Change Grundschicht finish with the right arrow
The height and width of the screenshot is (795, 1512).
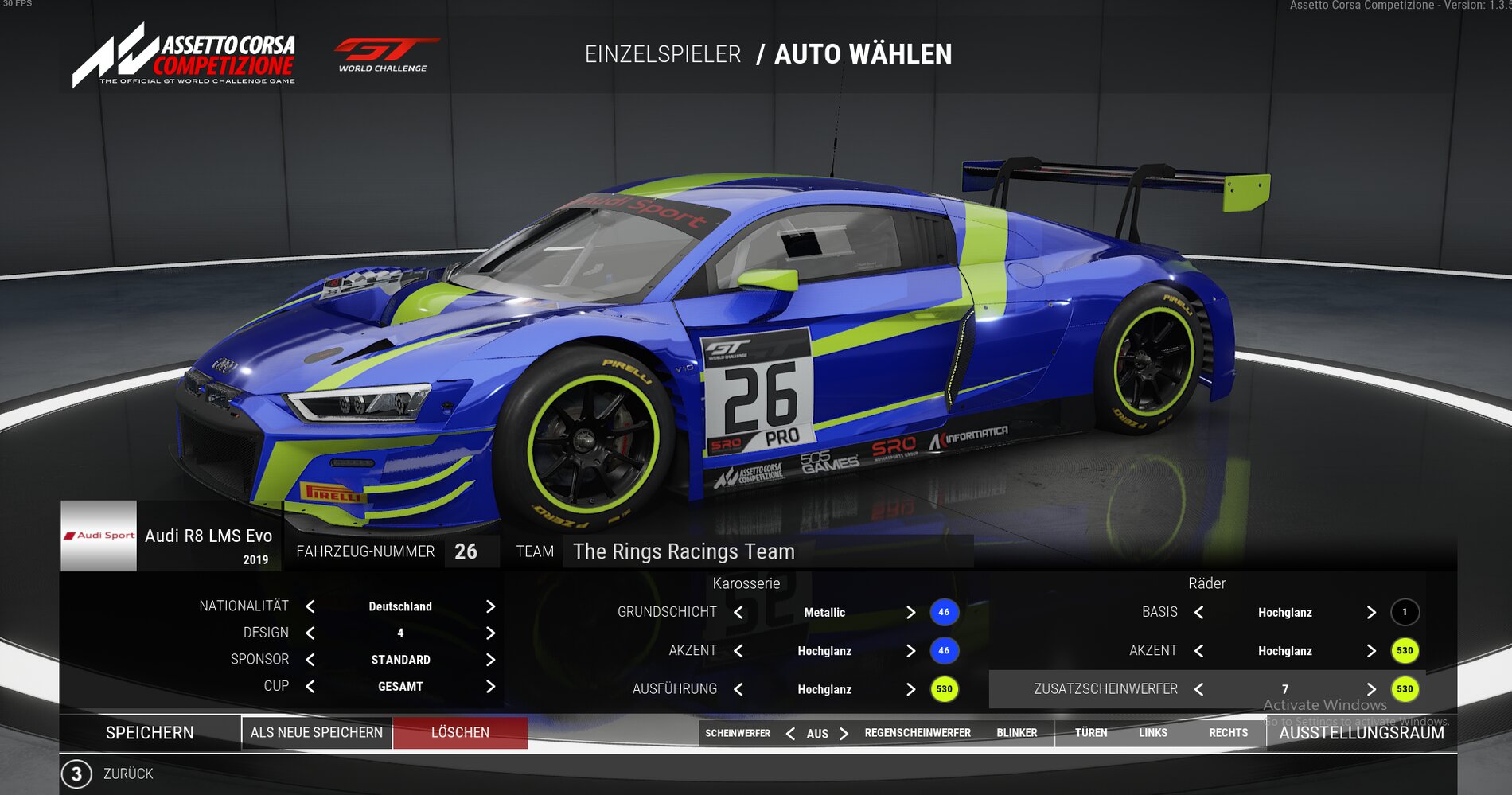[x=910, y=612]
